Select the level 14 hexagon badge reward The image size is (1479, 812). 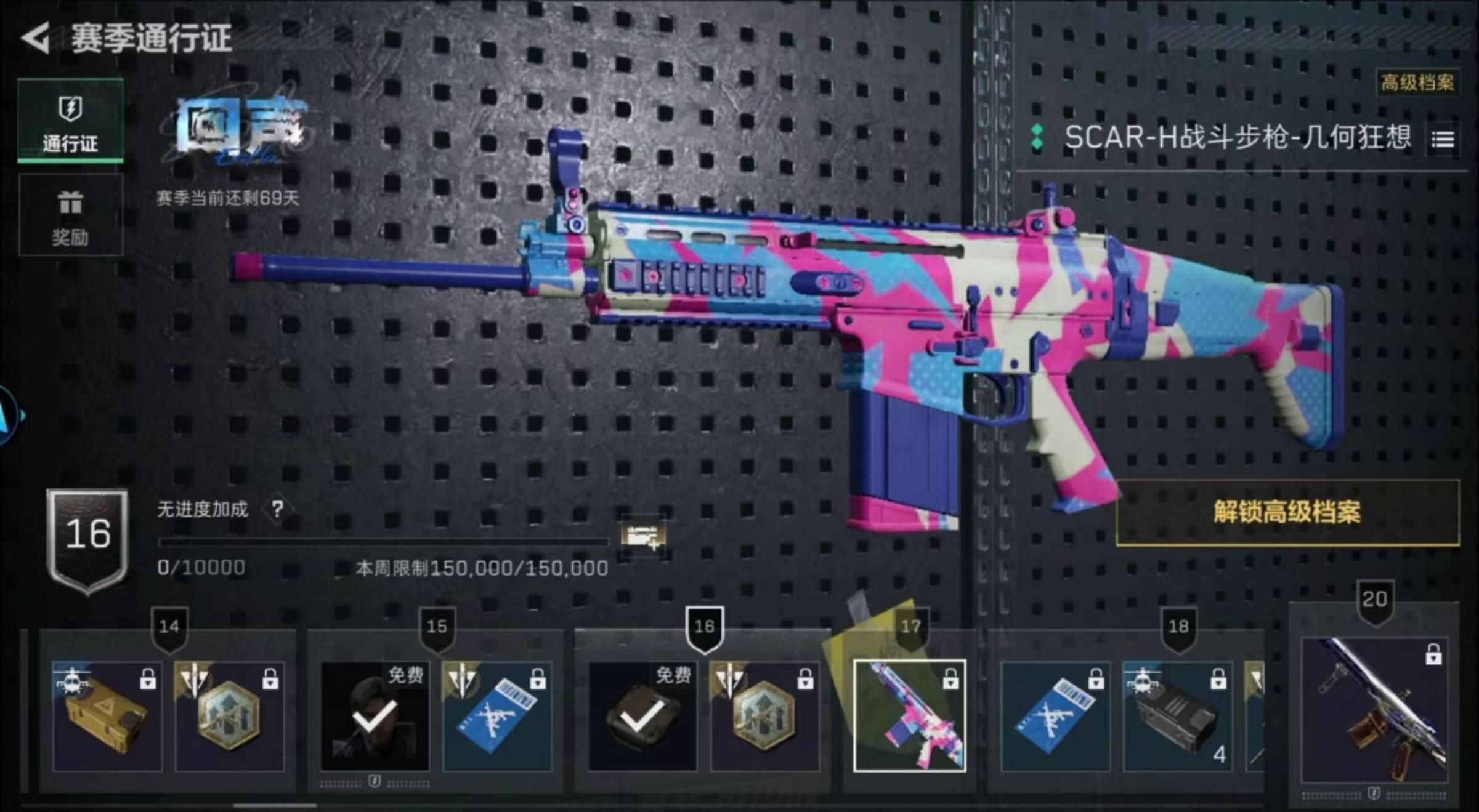(229, 716)
